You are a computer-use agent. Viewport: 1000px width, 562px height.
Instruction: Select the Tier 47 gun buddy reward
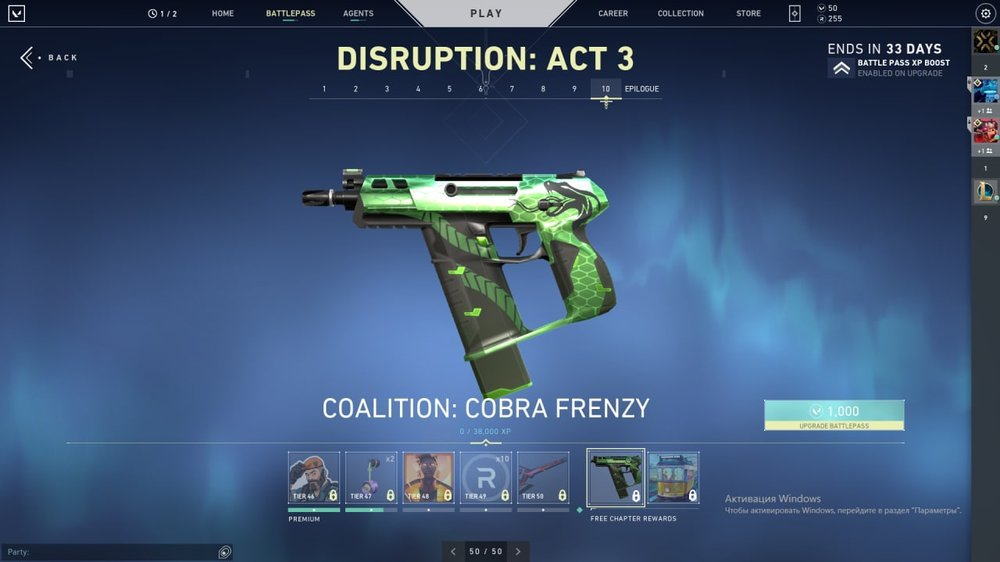tap(371, 477)
